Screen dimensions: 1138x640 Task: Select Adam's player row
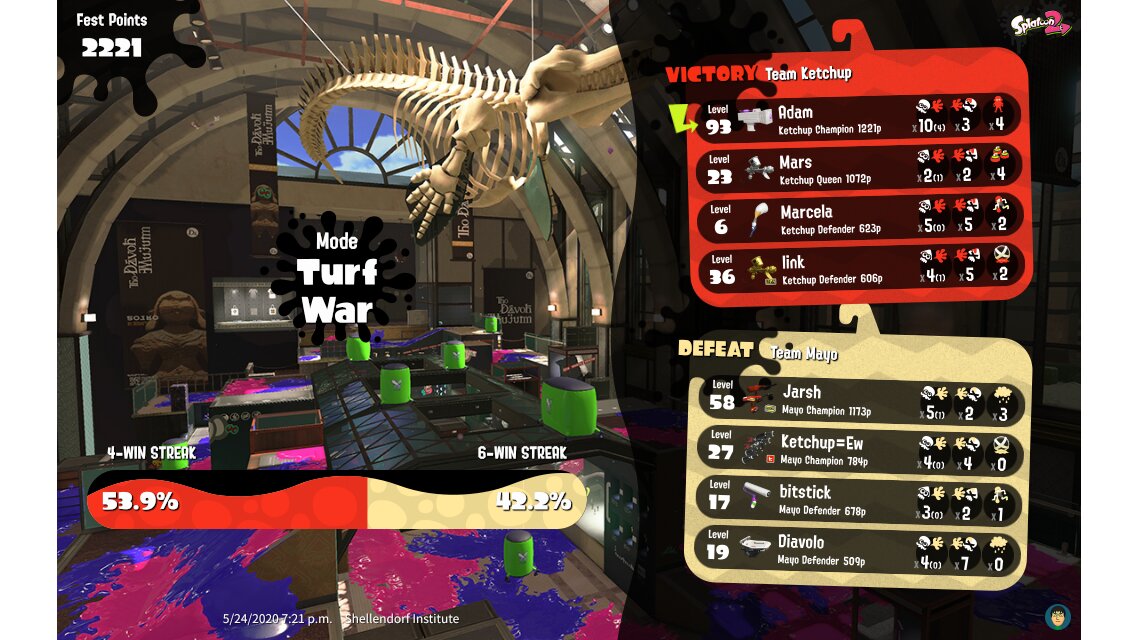coord(861,119)
